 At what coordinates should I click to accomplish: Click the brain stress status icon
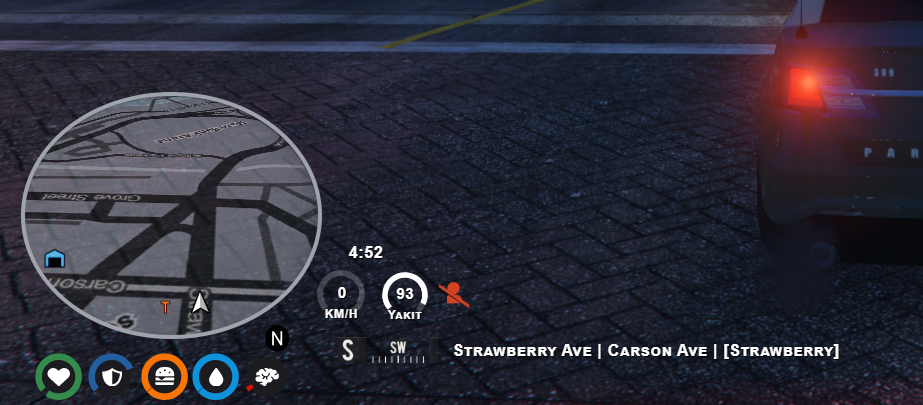tap(267, 377)
